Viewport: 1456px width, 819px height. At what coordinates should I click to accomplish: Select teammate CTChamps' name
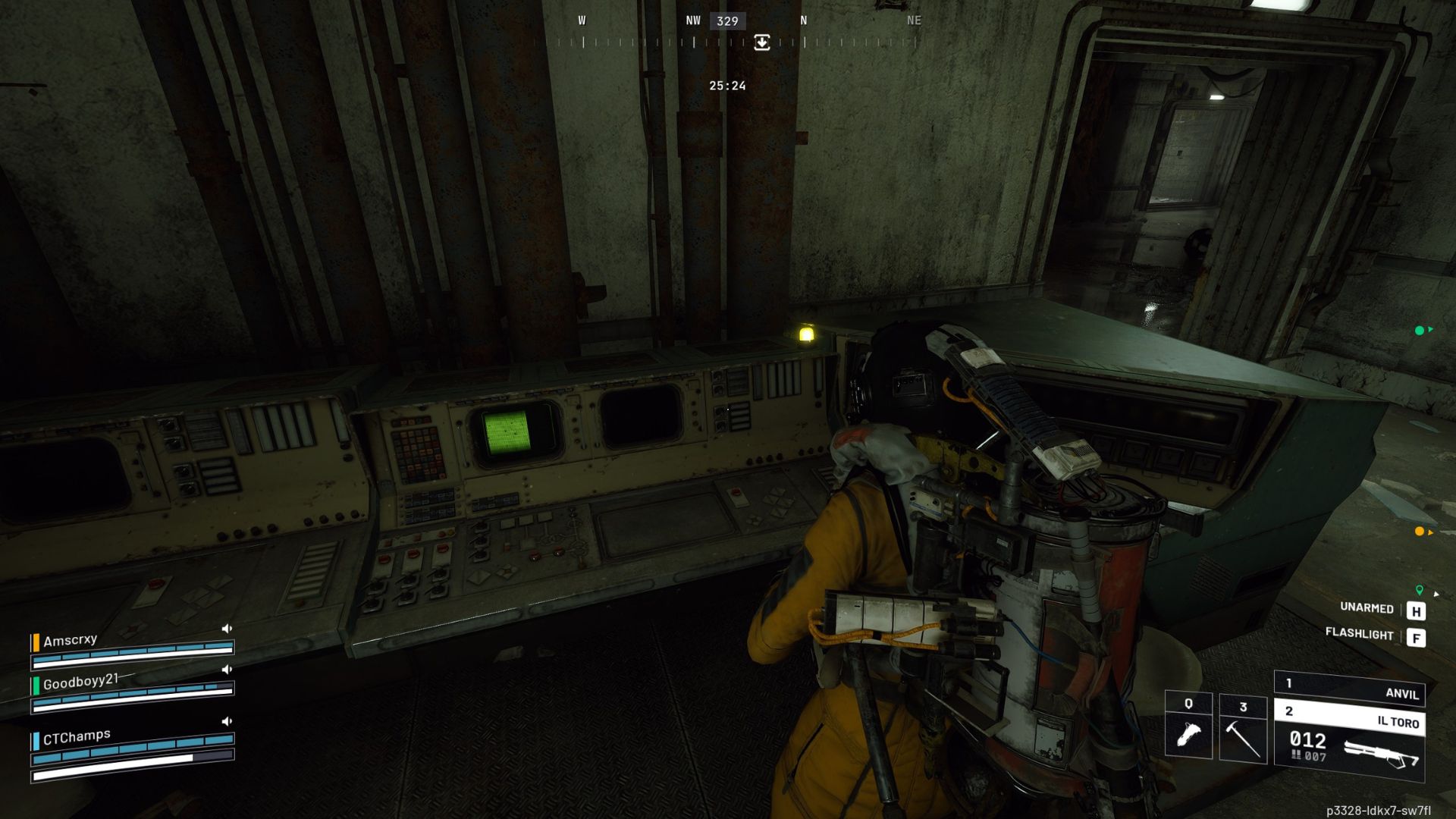(x=77, y=737)
